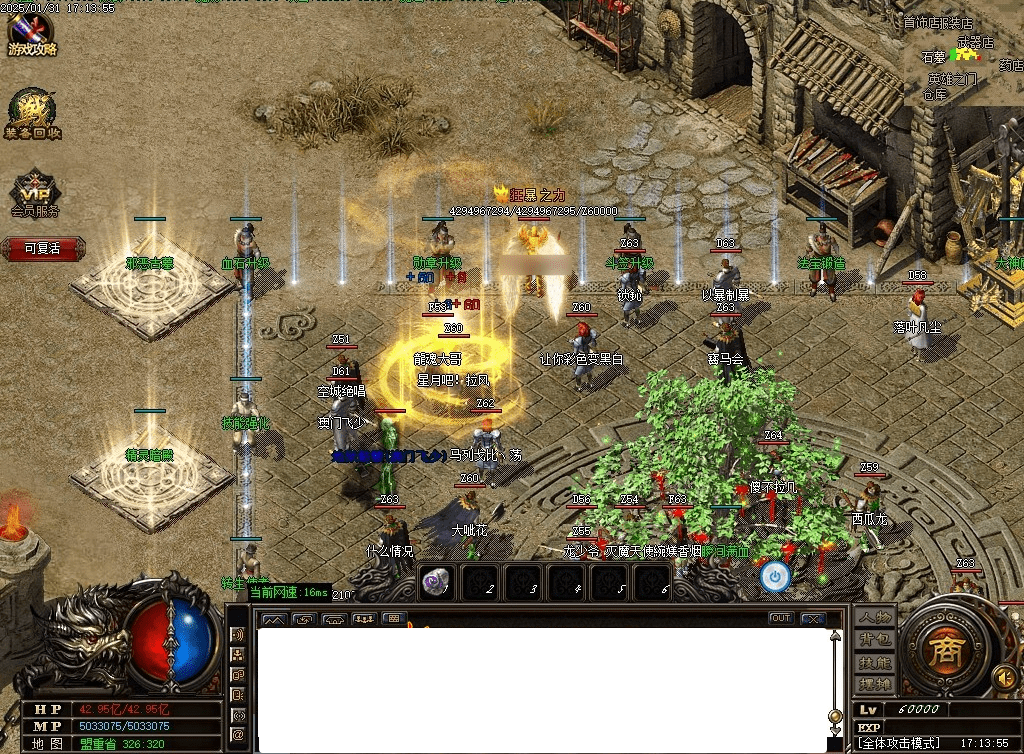Screen dimensions: 1024x754
Task: Open the 技能 skills panel
Action: [x=873, y=663]
